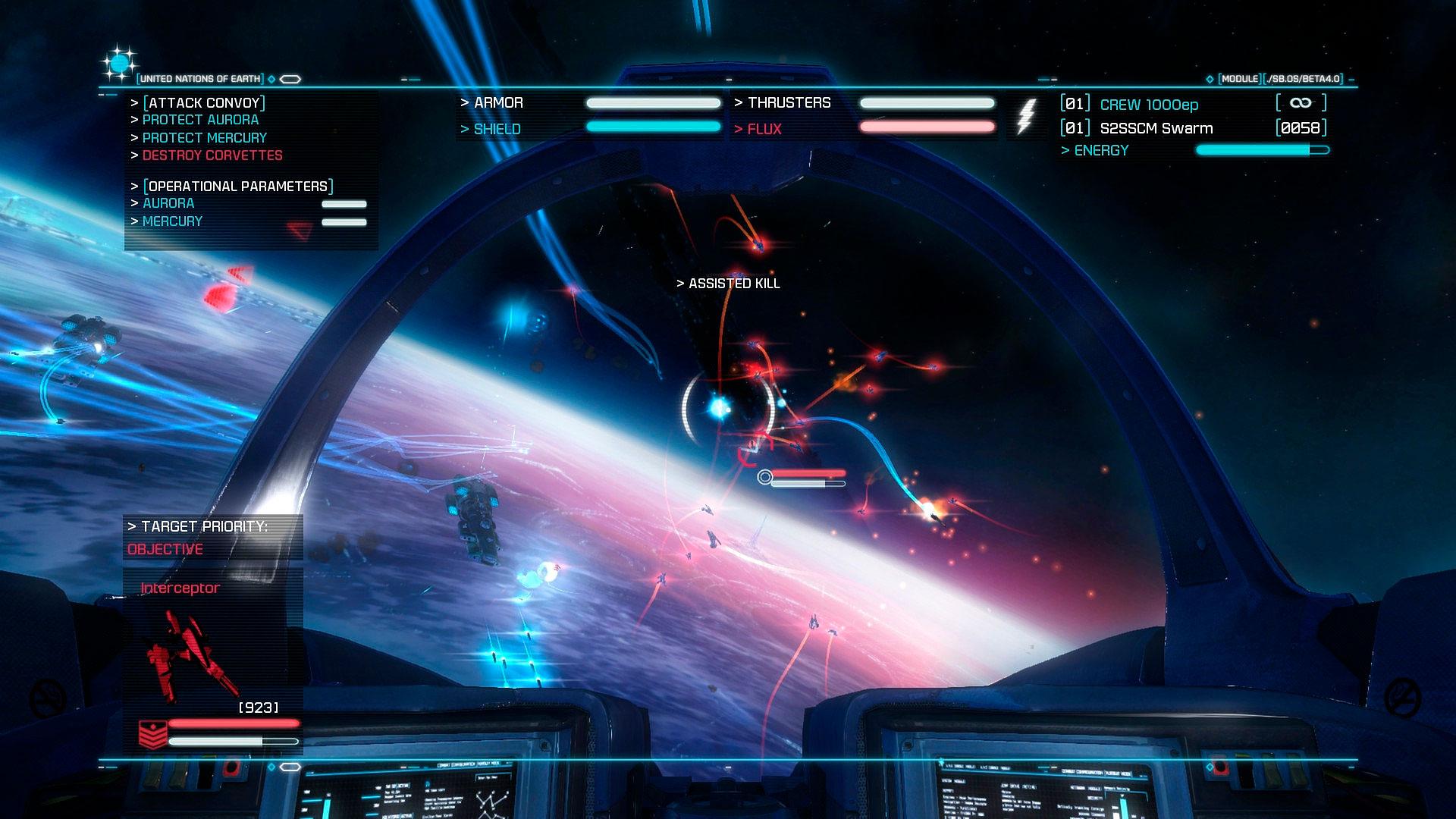Click the red chevron rank badge
This screenshot has height=819, width=1456.
tap(152, 734)
